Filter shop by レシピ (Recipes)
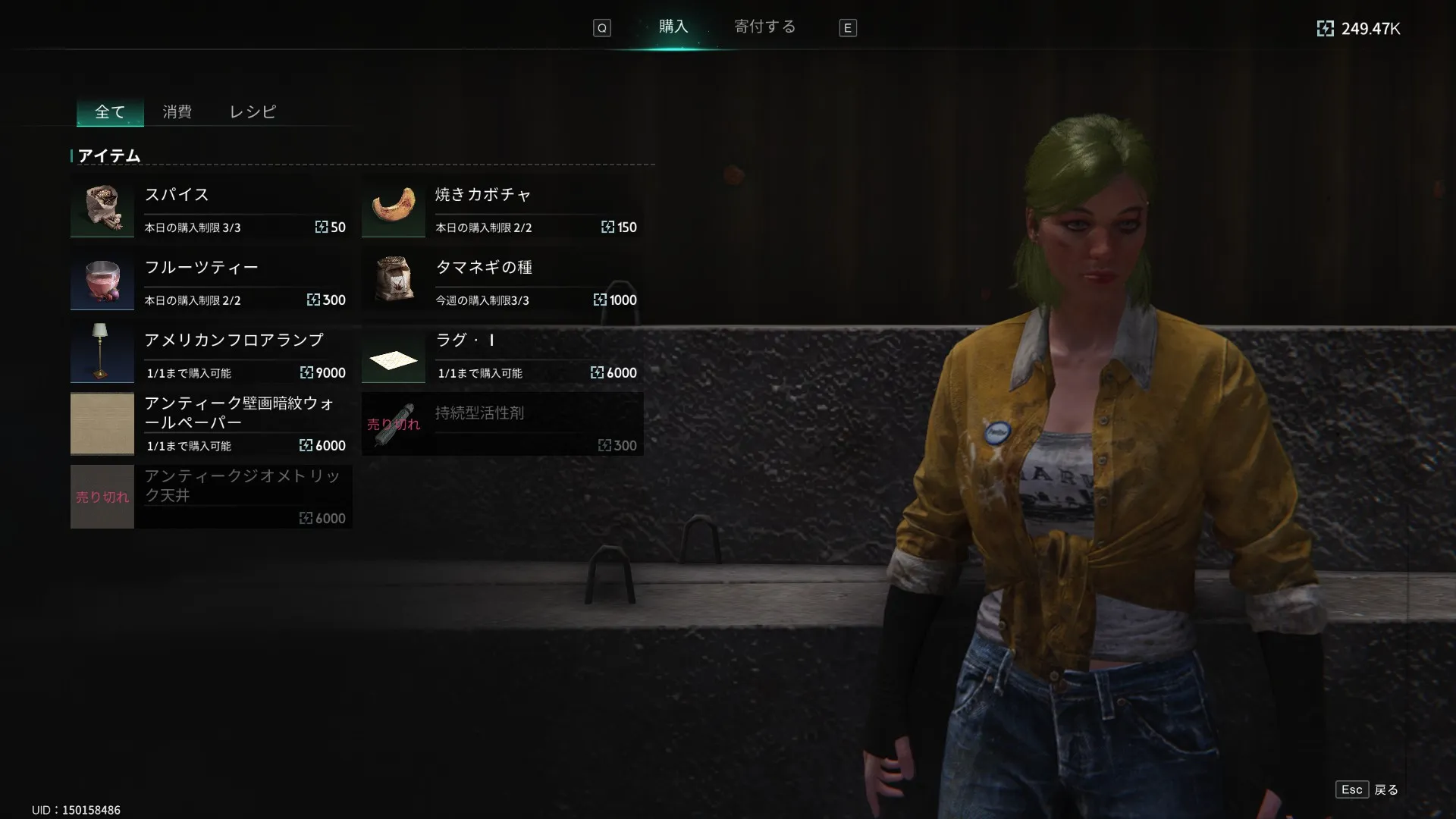Screen dimensions: 1456x819 [x=253, y=112]
